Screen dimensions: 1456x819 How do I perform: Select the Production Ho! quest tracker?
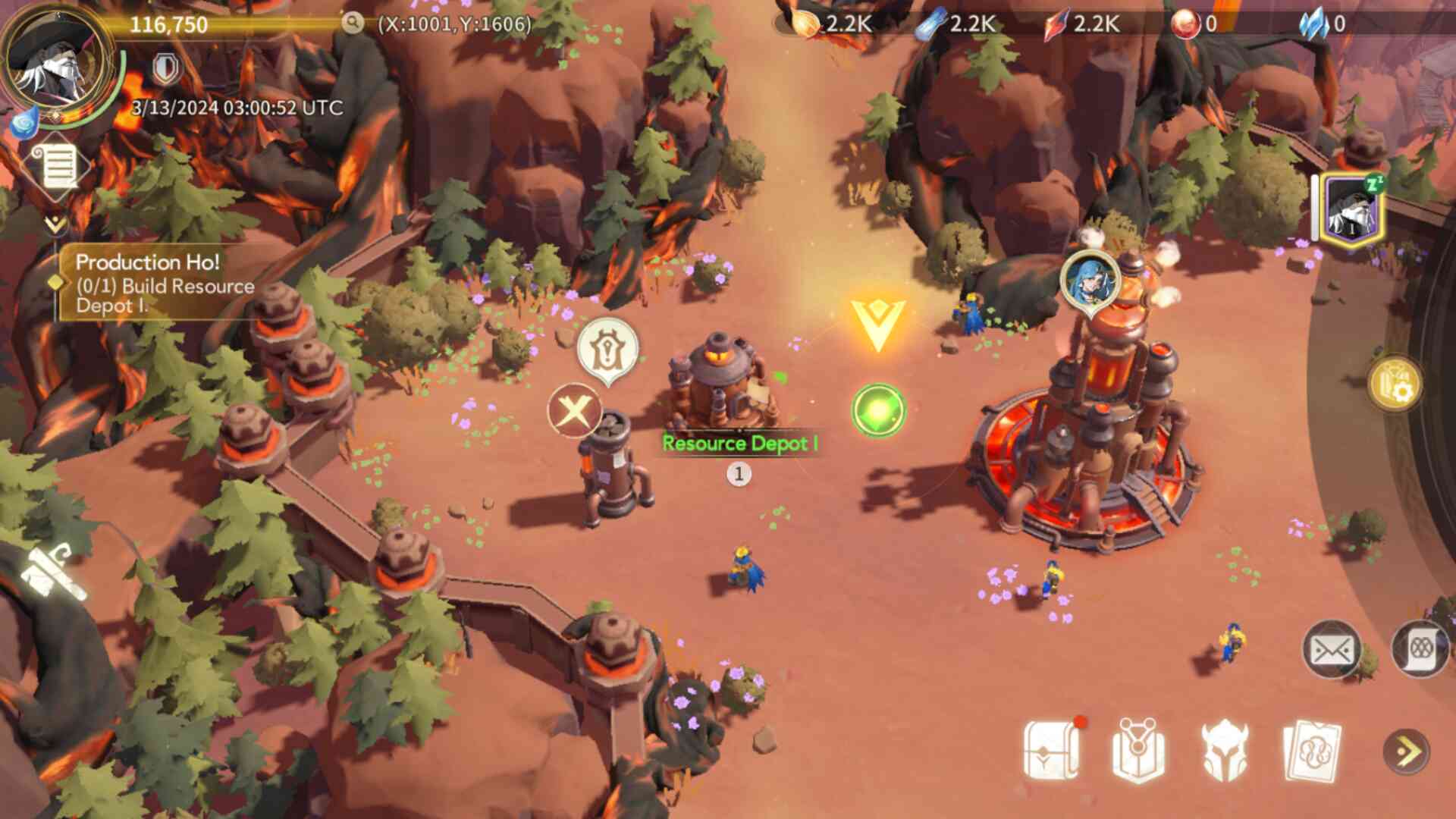tap(163, 284)
